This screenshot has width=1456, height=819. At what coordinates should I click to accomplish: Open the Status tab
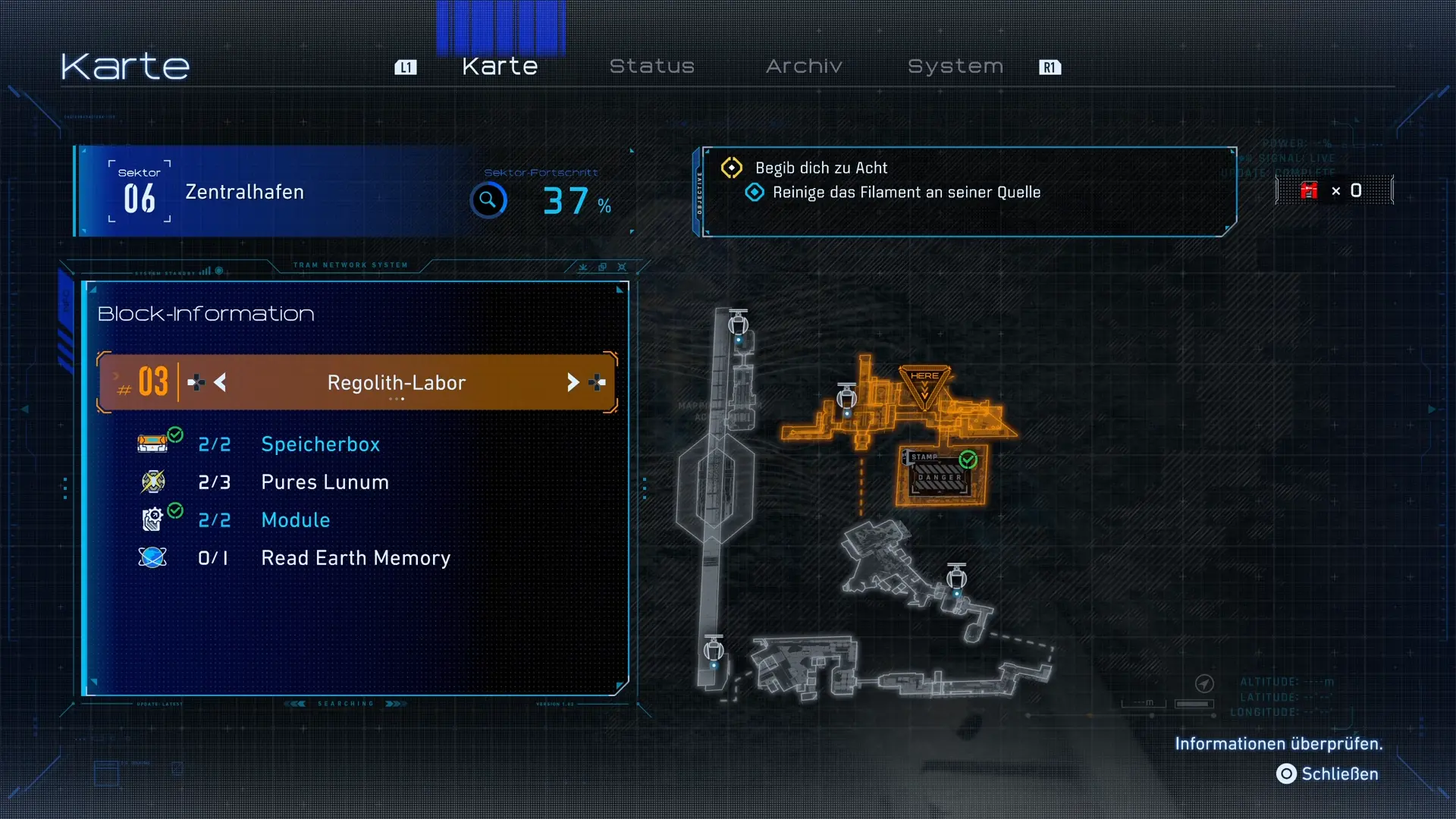tap(651, 67)
